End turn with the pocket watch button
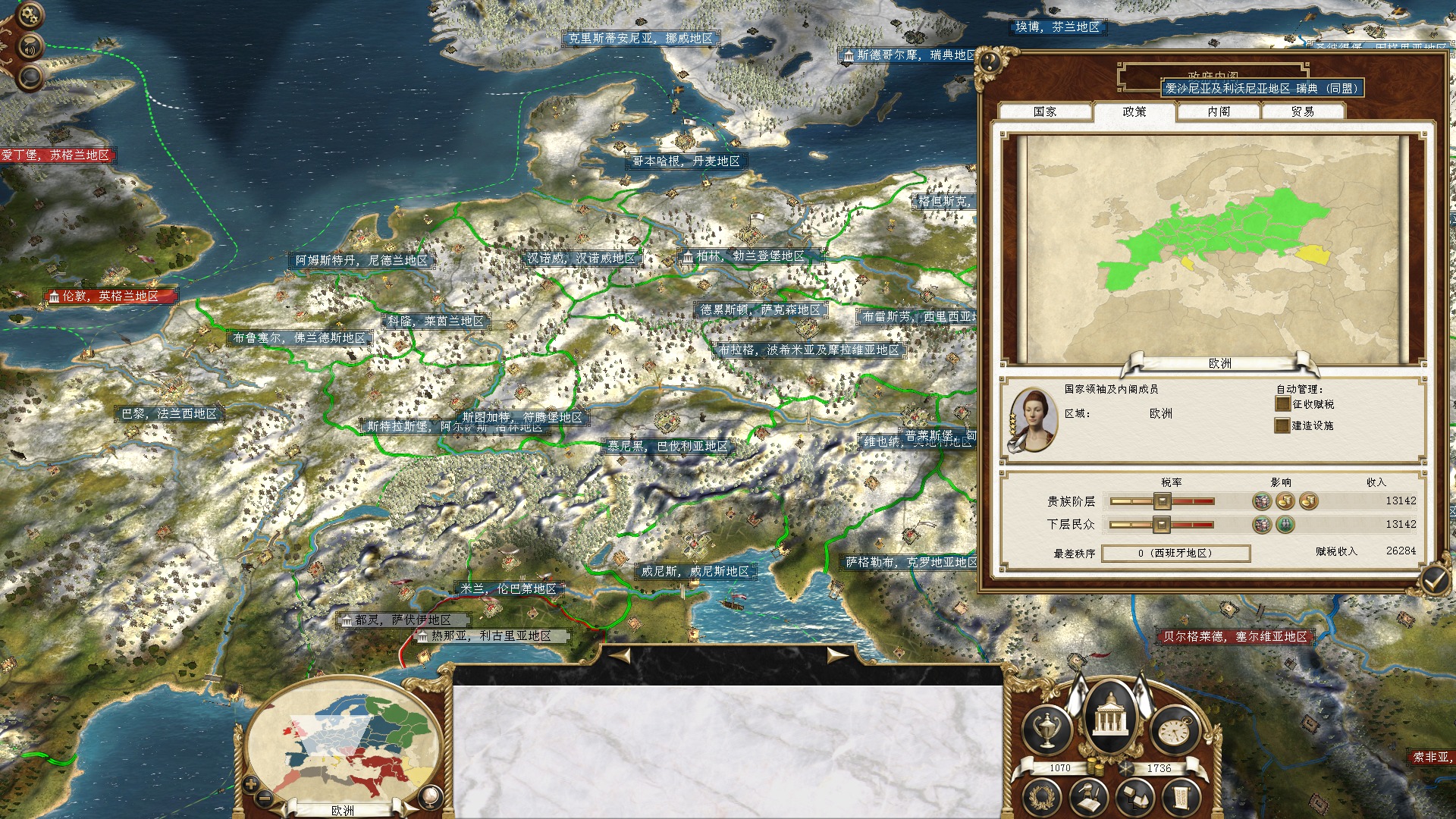This screenshot has width=1456, height=819. pos(1174,730)
